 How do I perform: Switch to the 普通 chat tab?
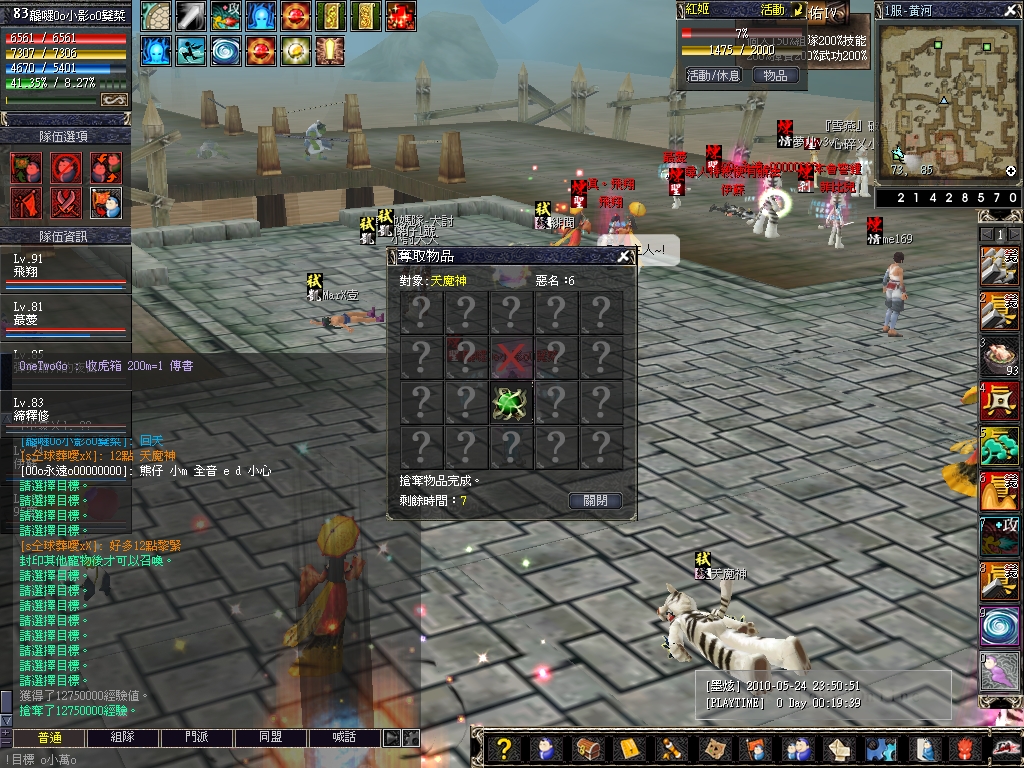49,737
